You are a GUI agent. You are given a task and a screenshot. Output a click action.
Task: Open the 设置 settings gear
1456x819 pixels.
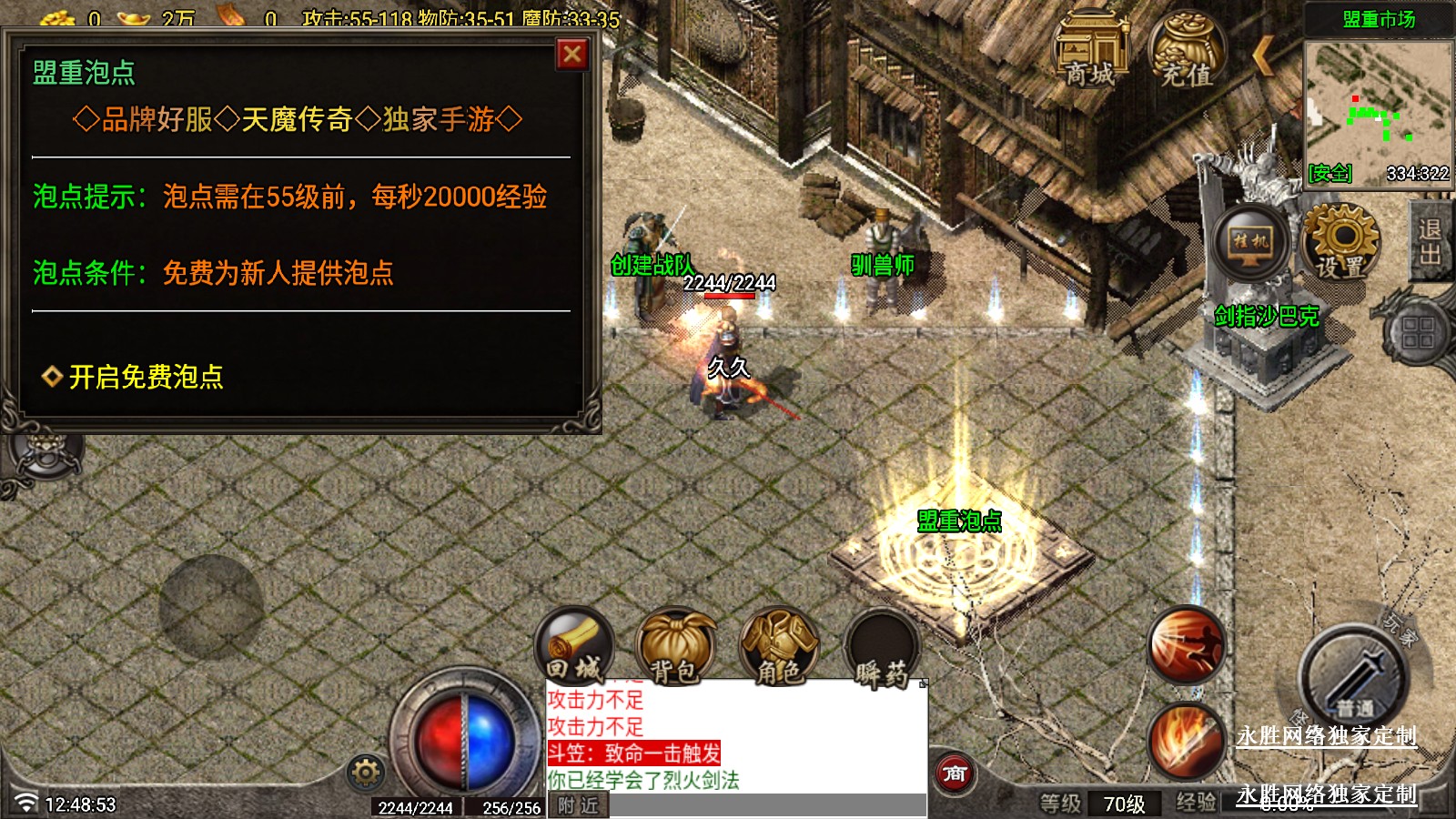[1341, 240]
